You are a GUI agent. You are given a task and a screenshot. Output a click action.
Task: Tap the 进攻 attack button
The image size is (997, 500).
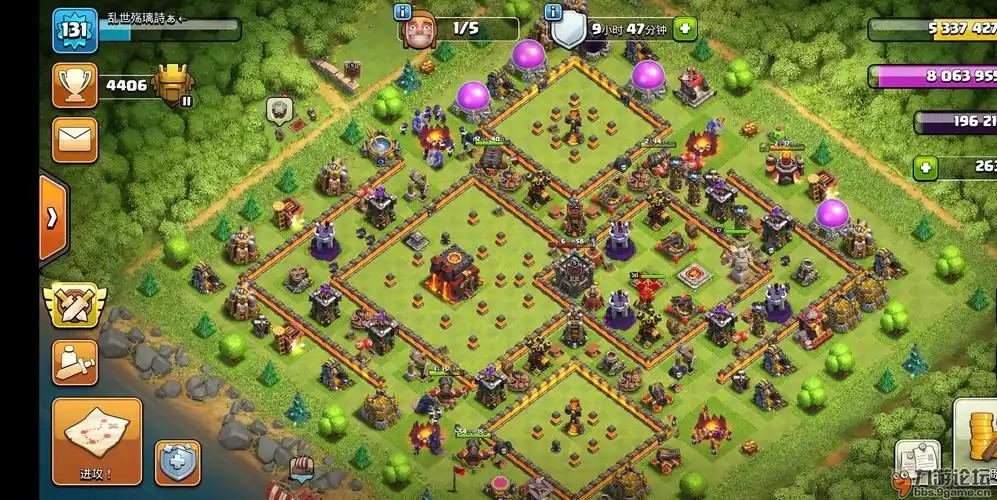pos(97,441)
